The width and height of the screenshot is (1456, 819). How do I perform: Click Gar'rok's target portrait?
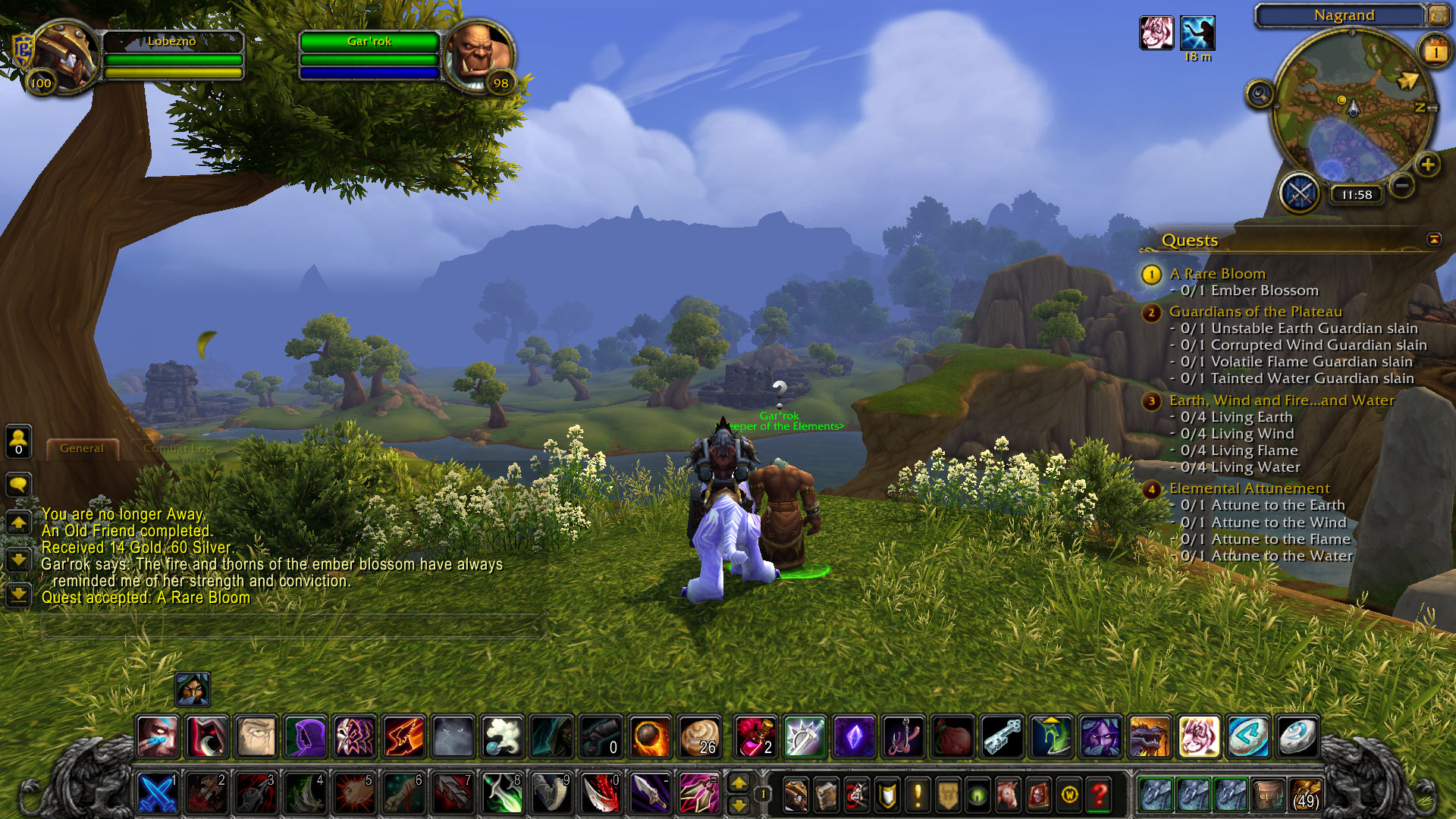[x=480, y=56]
